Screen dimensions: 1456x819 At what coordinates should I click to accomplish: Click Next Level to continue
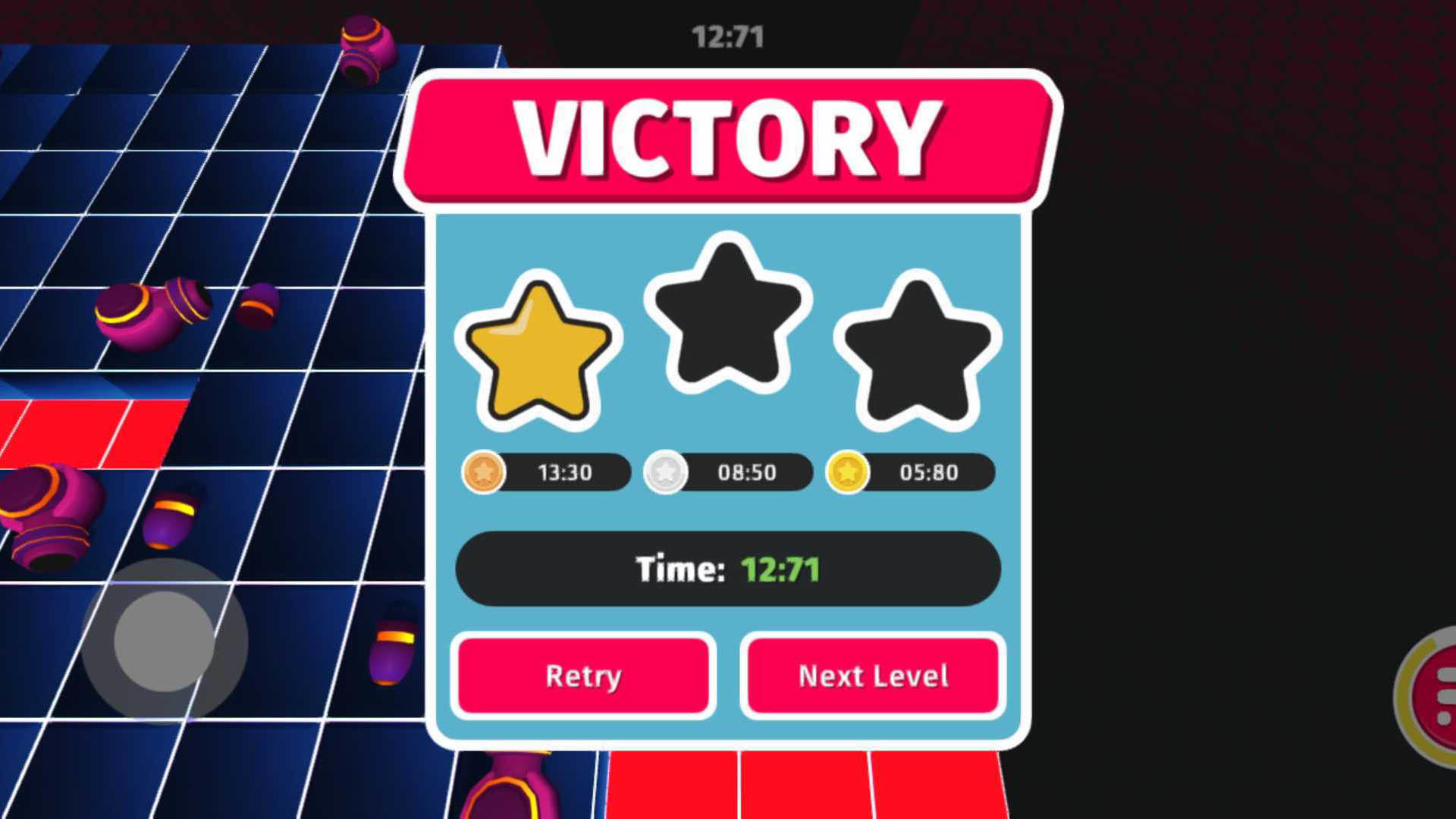872,675
